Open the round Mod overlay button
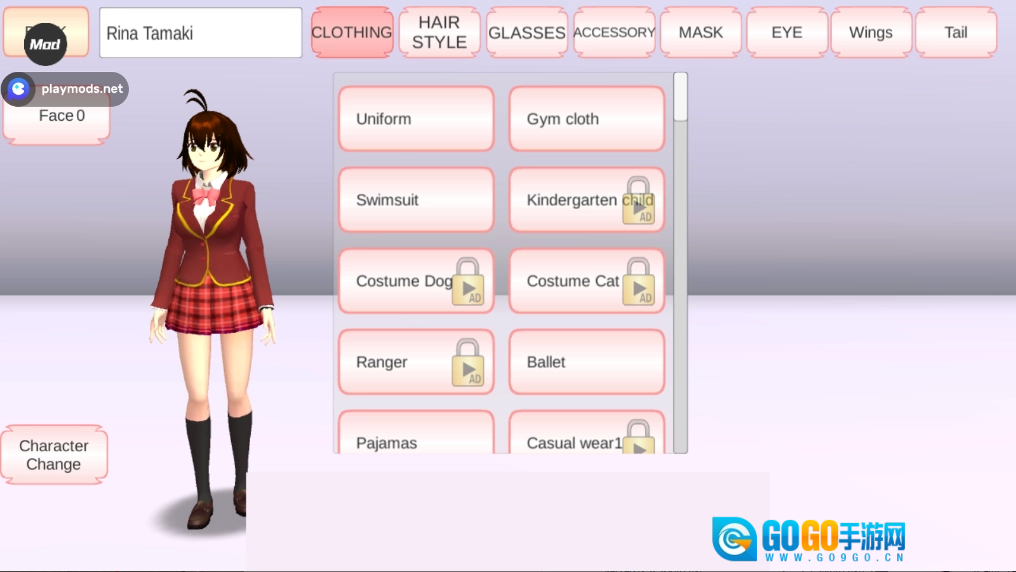Image resolution: width=1016 pixels, height=572 pixels. [45, 44]
